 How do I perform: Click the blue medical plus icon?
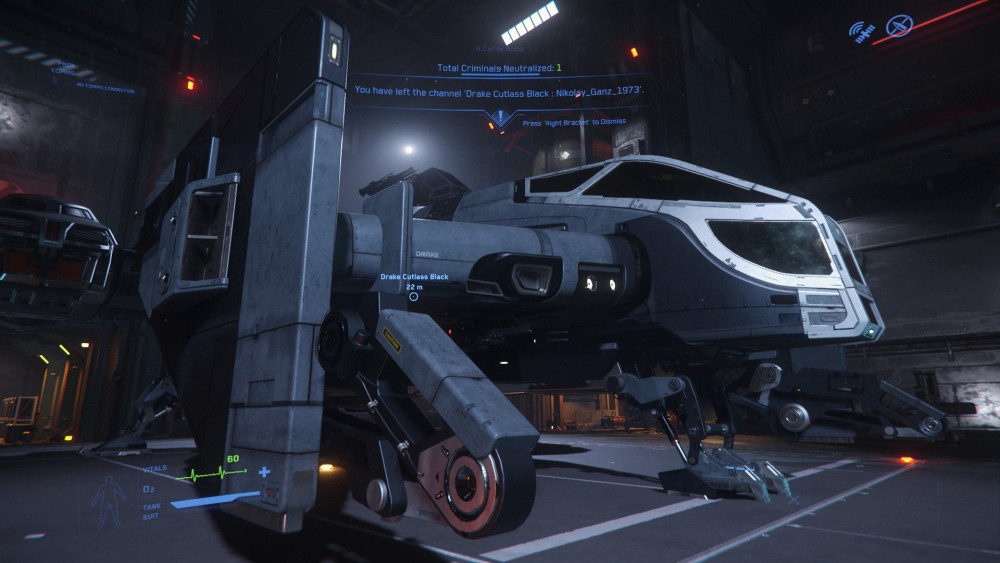click(x=264, y=472)
